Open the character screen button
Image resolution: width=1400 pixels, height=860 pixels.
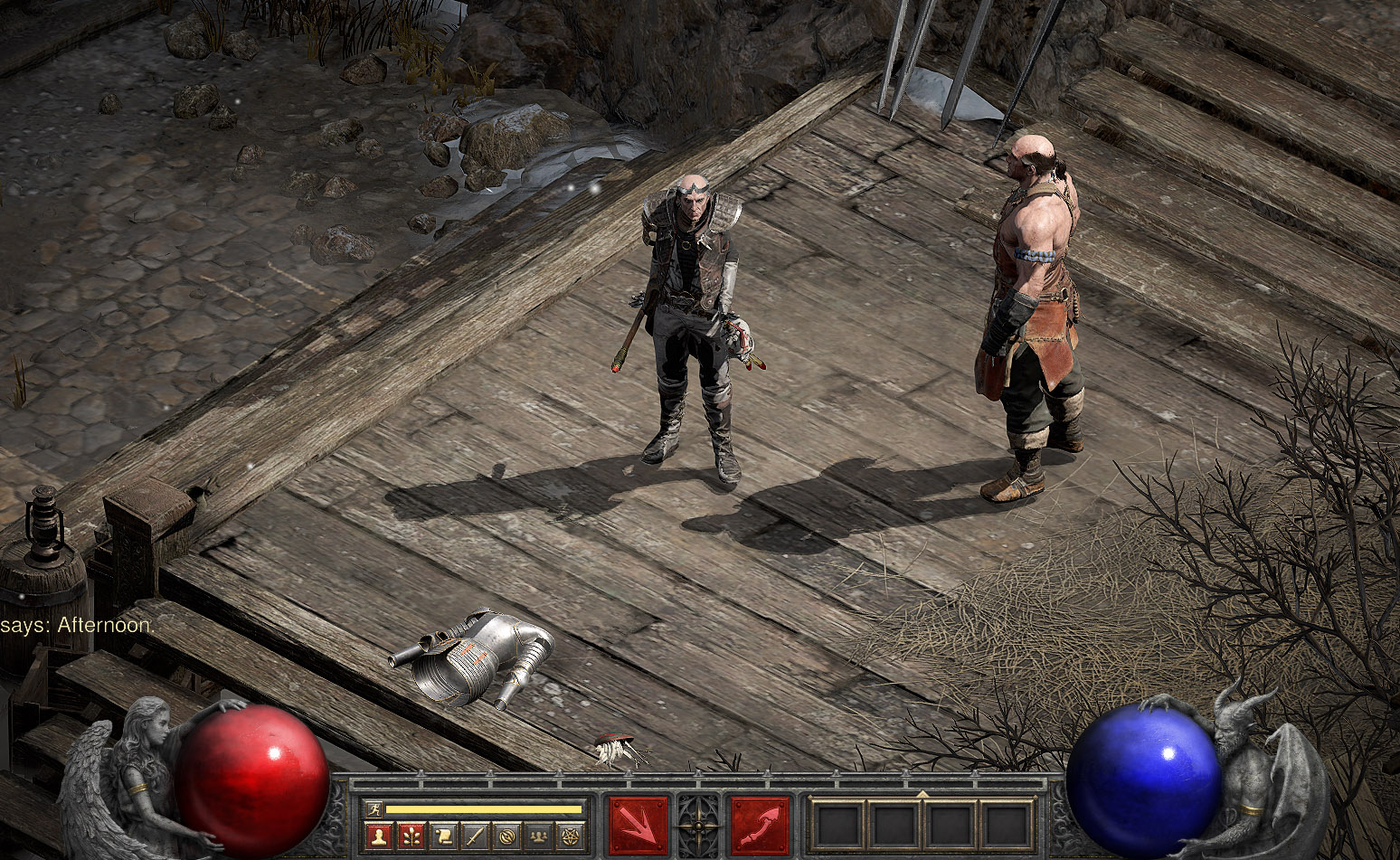(x=379, y=836)
